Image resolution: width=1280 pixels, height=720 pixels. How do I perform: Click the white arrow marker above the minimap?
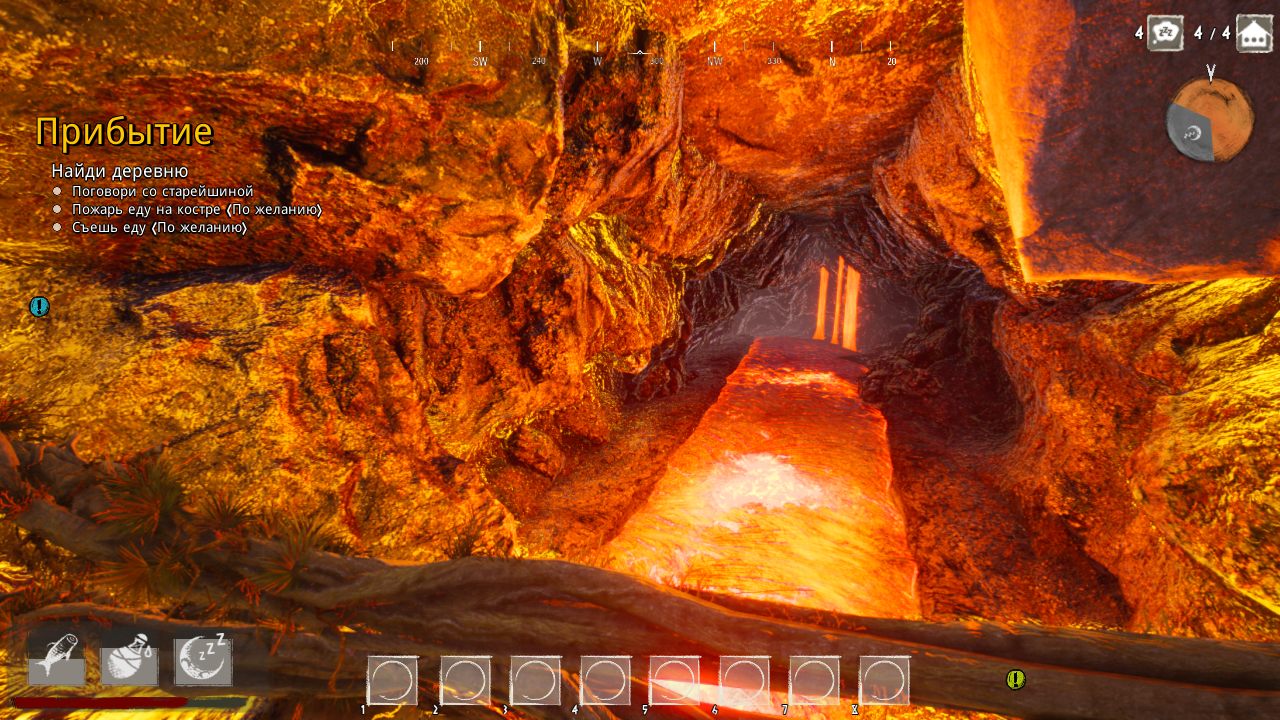pyautogui.click(x=1211, y=72)
